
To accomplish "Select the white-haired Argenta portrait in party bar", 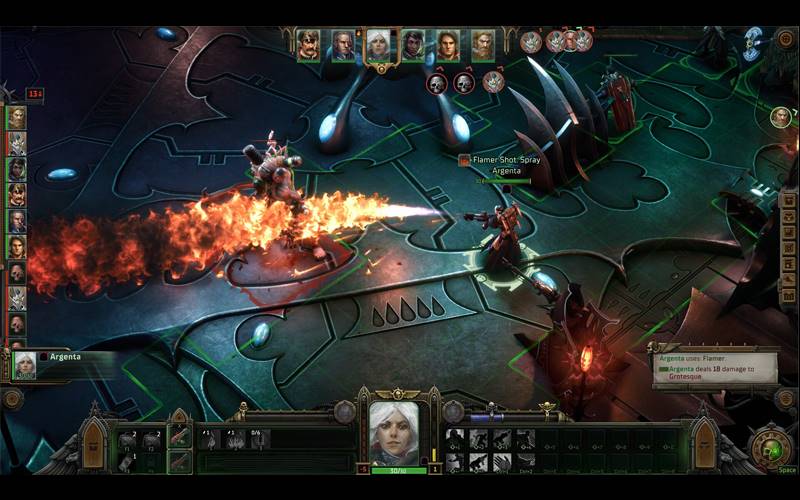I will (378, 44).
